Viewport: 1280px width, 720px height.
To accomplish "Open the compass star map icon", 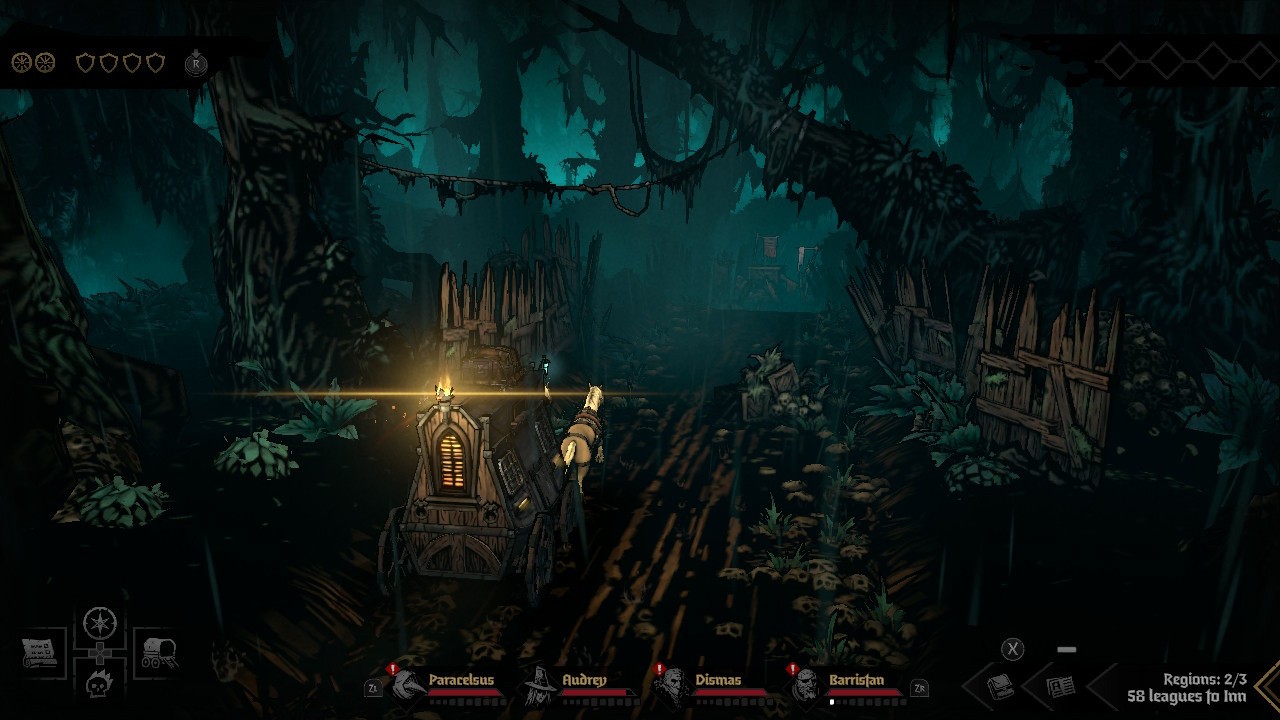I will tap(100, 625).
